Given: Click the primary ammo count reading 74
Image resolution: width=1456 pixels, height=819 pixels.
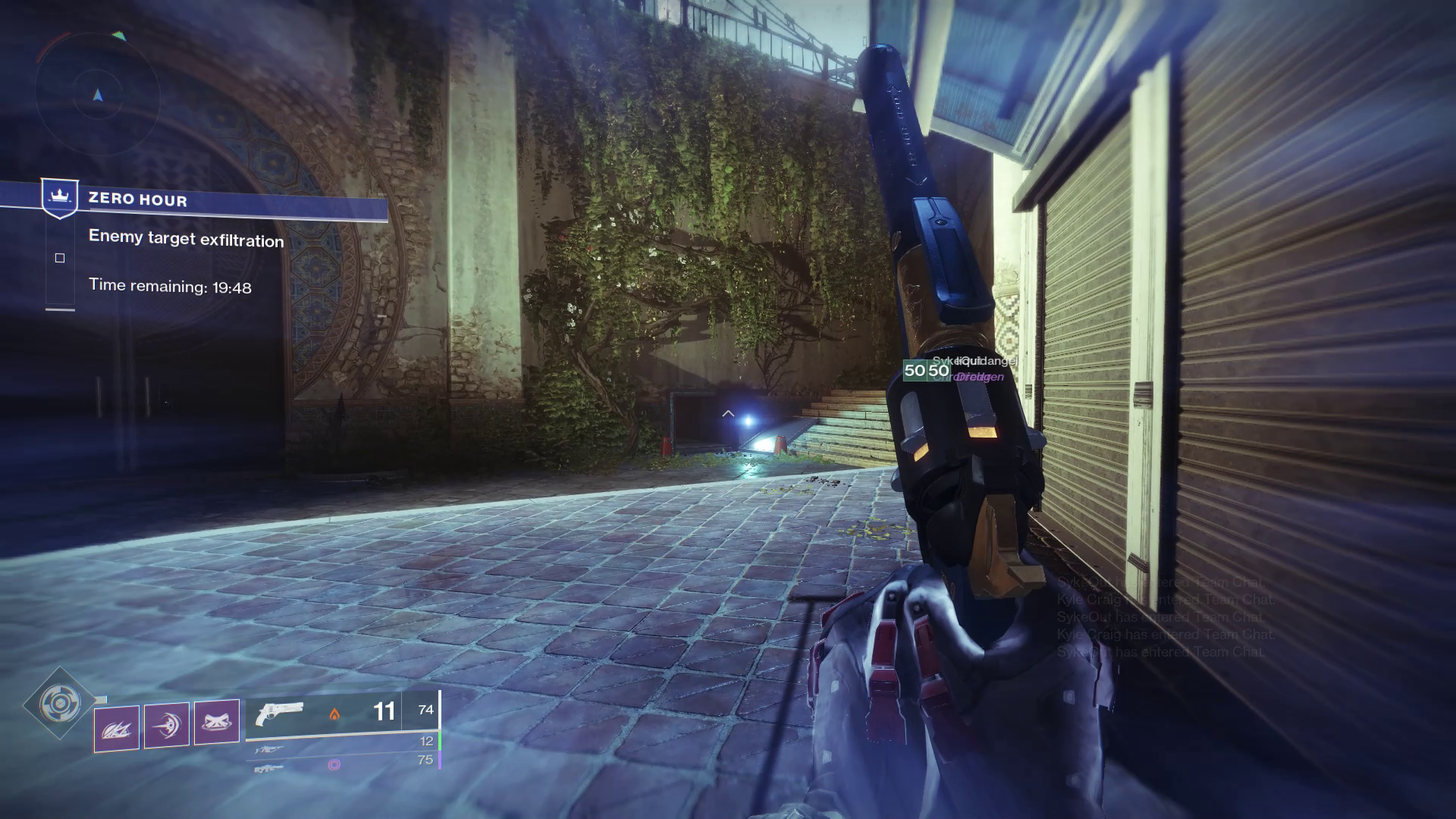Looking at the screenshot, I should coord(425,711).
